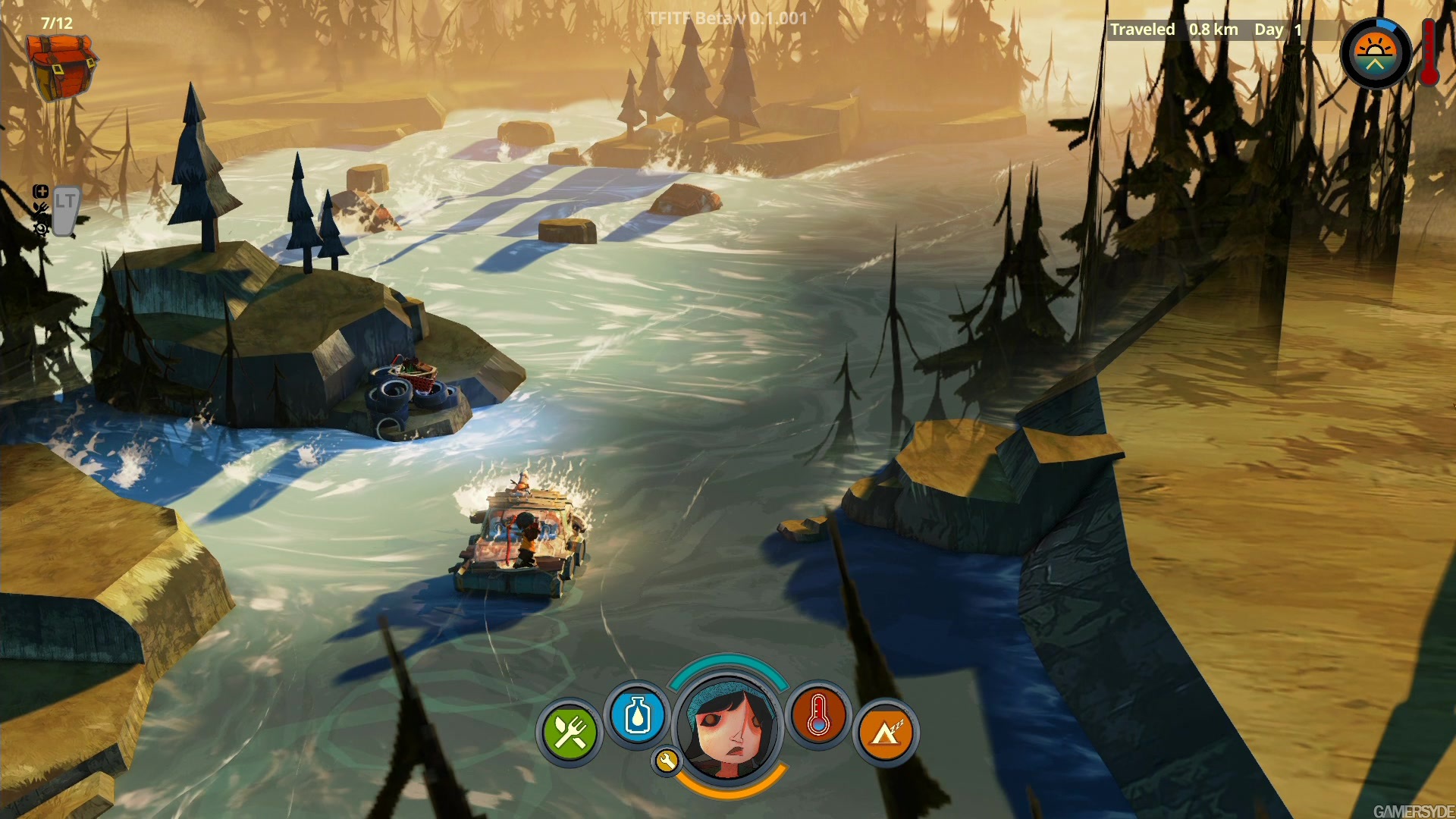Click the orange tent rest icon
Viewport: 1456px width, 819px height.
tap(886, 733)
